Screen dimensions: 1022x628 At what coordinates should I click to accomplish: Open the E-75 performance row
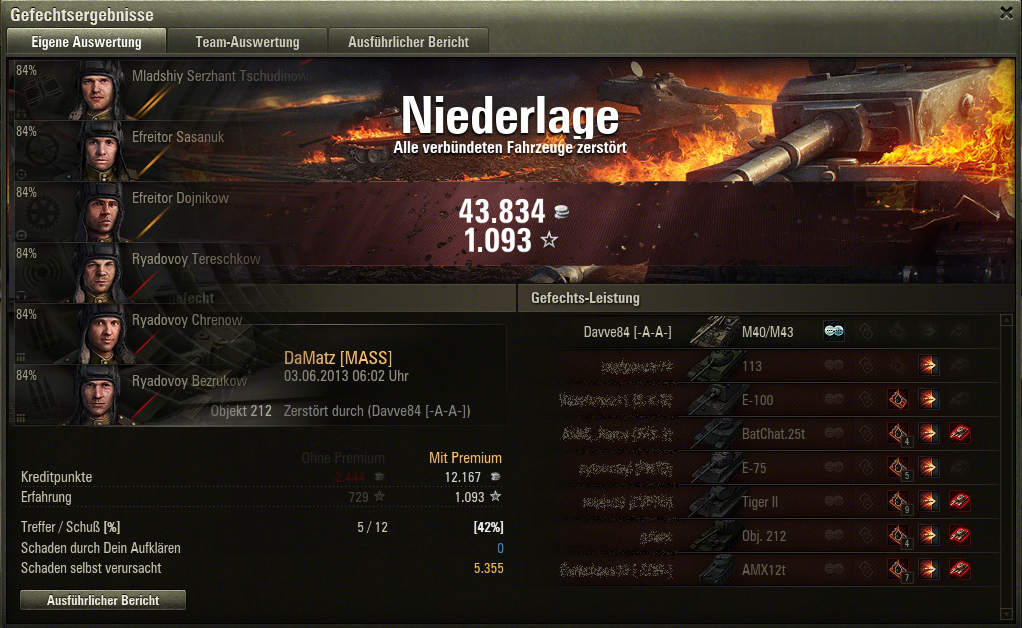(x=760, y=468)
